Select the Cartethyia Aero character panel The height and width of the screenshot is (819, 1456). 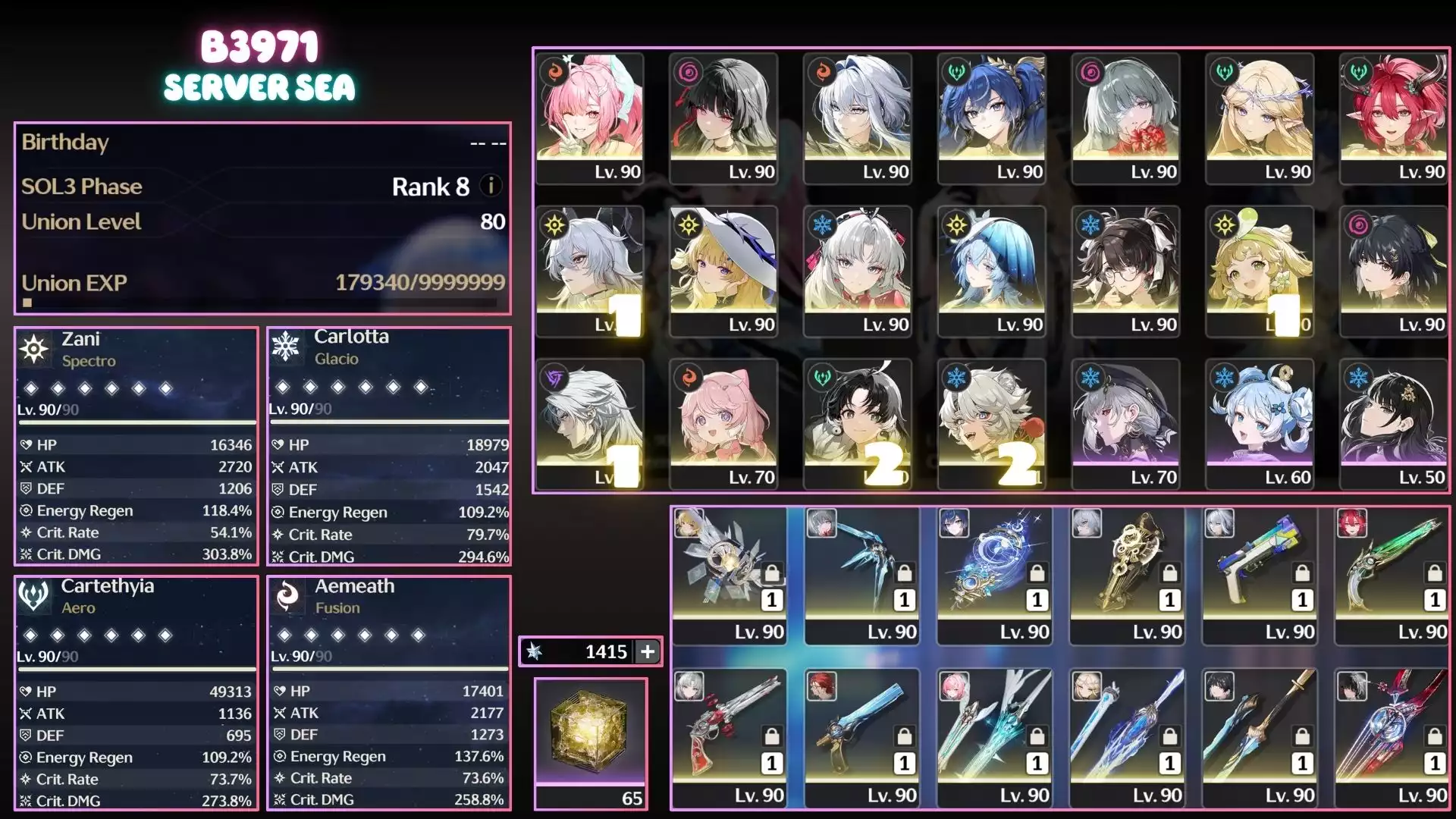(136, 692)
